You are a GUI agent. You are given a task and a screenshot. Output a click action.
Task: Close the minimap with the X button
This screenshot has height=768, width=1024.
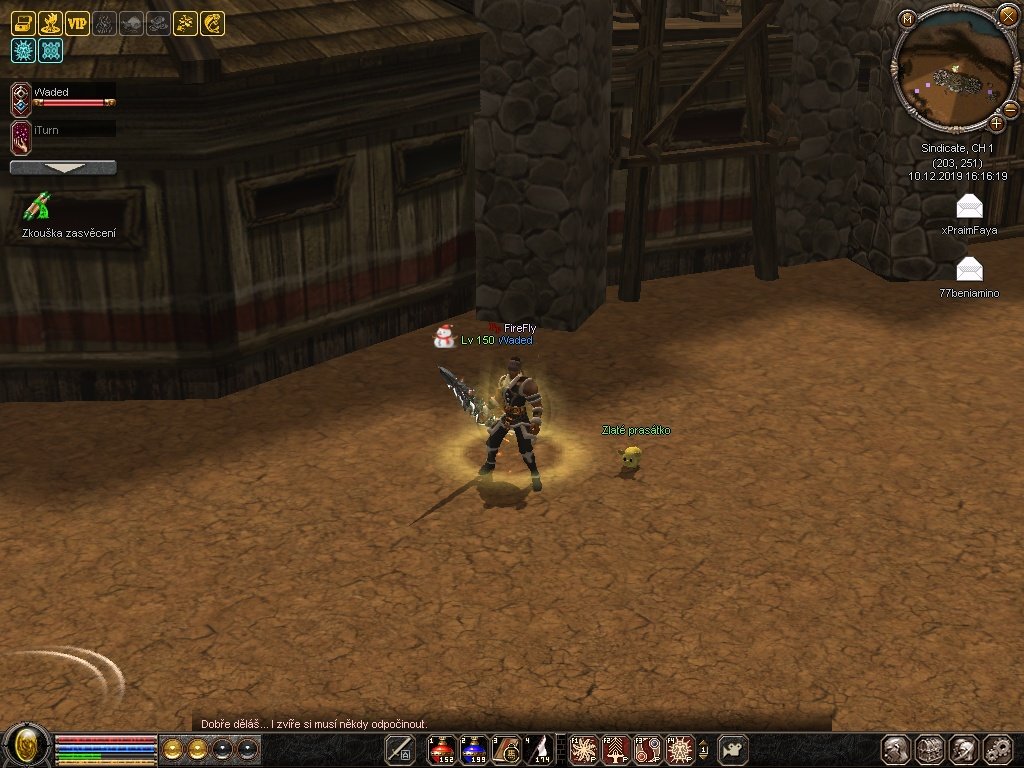tap(1007, 15)
